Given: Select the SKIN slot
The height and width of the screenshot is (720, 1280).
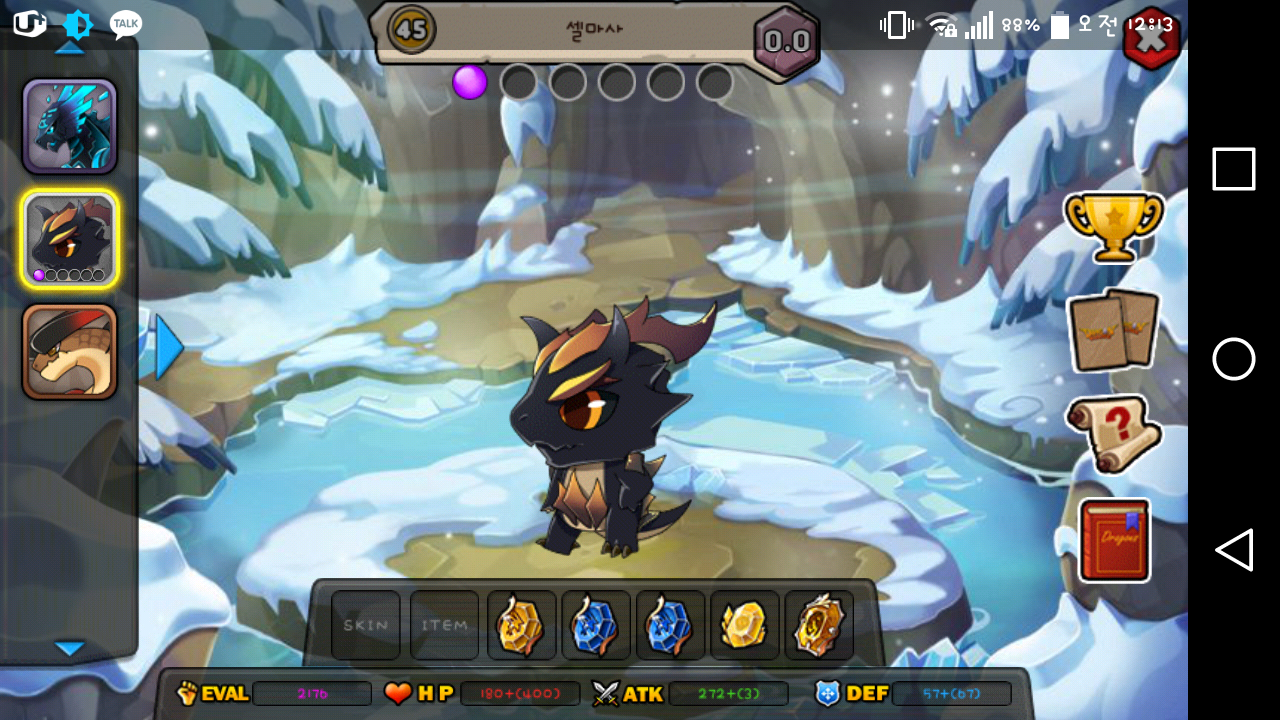Looking at the screenshot, I should pyautogui.click(x=366, y=625).
